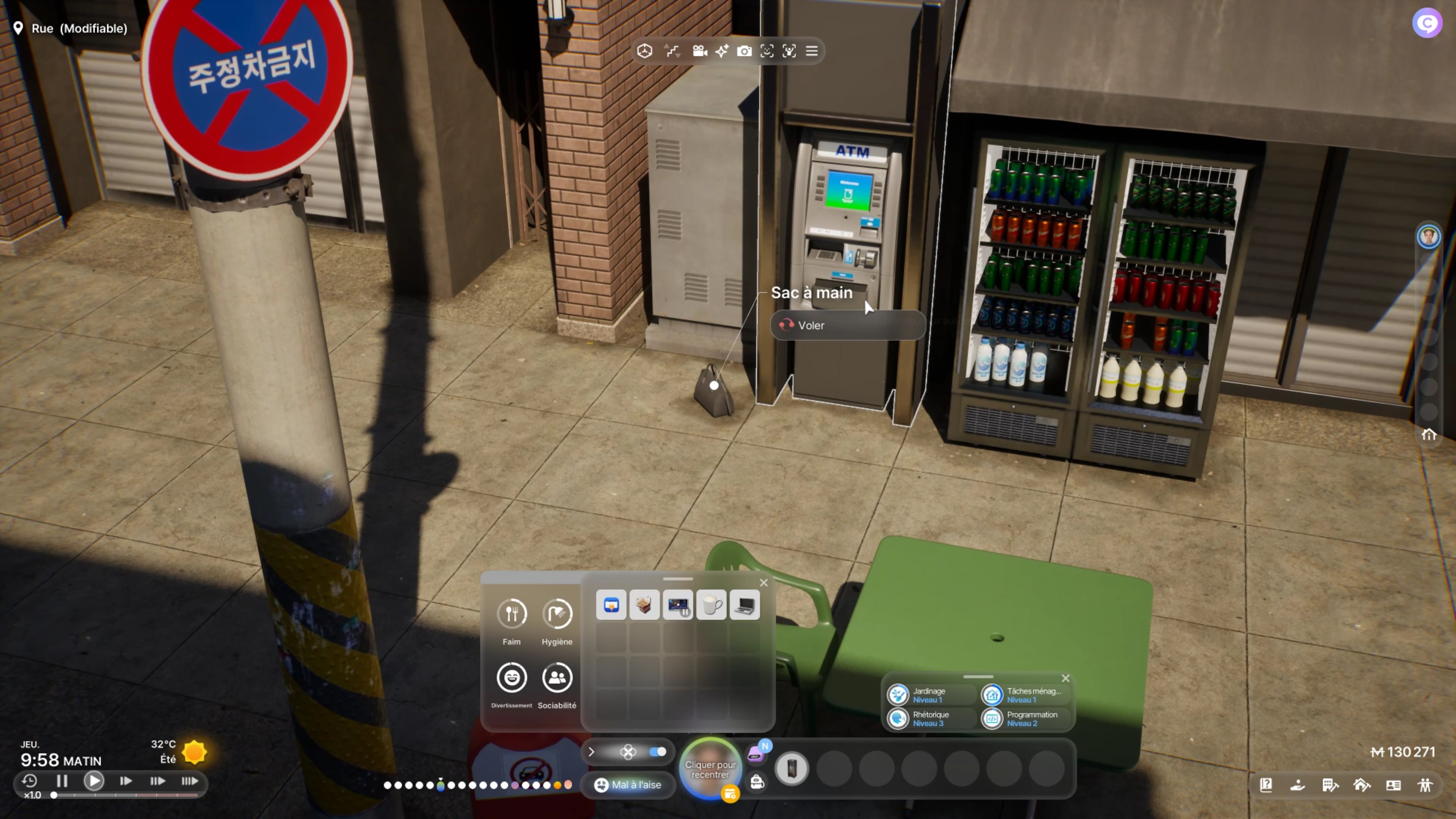Image resolution: width=1456 pixels, height=819 pixels.
Task: Activate the fastest time speed
Action: click(189, 781)
